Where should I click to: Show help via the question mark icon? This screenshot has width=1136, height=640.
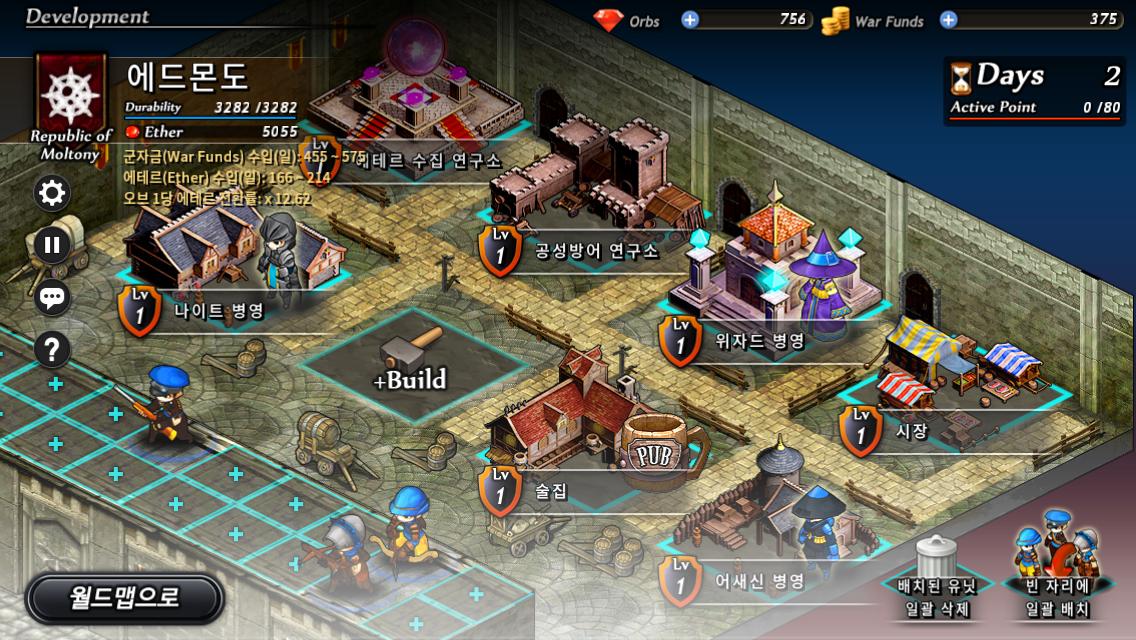click(52, 349)
